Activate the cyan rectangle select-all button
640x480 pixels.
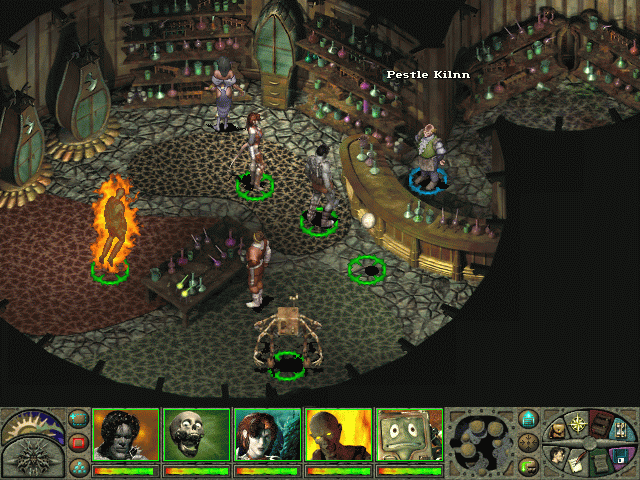(x=79, y=419)
